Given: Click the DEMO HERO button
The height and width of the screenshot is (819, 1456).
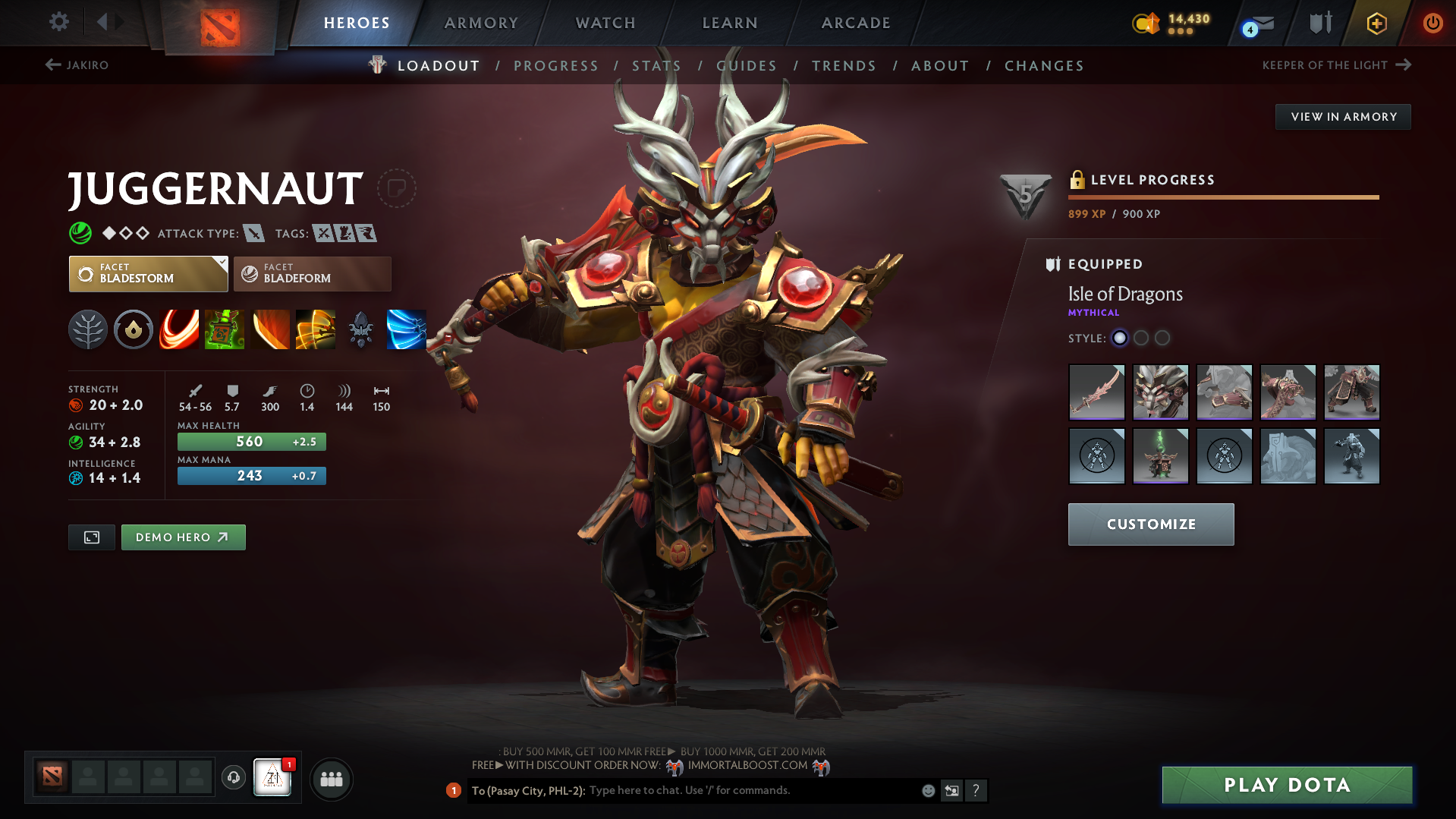Looking at the screenshot, I should [x=183, y=537].
